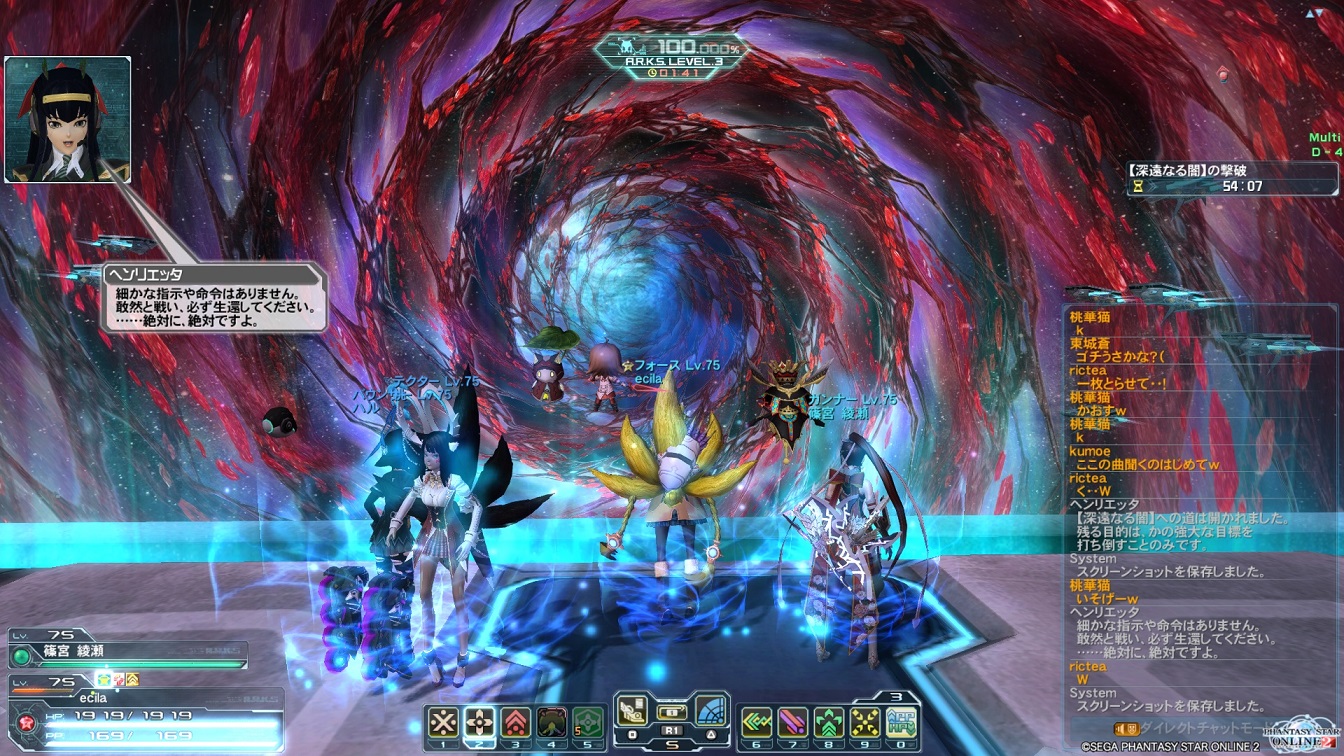
Task: Click the green star buff status icon
Action: tap(103, 679)
